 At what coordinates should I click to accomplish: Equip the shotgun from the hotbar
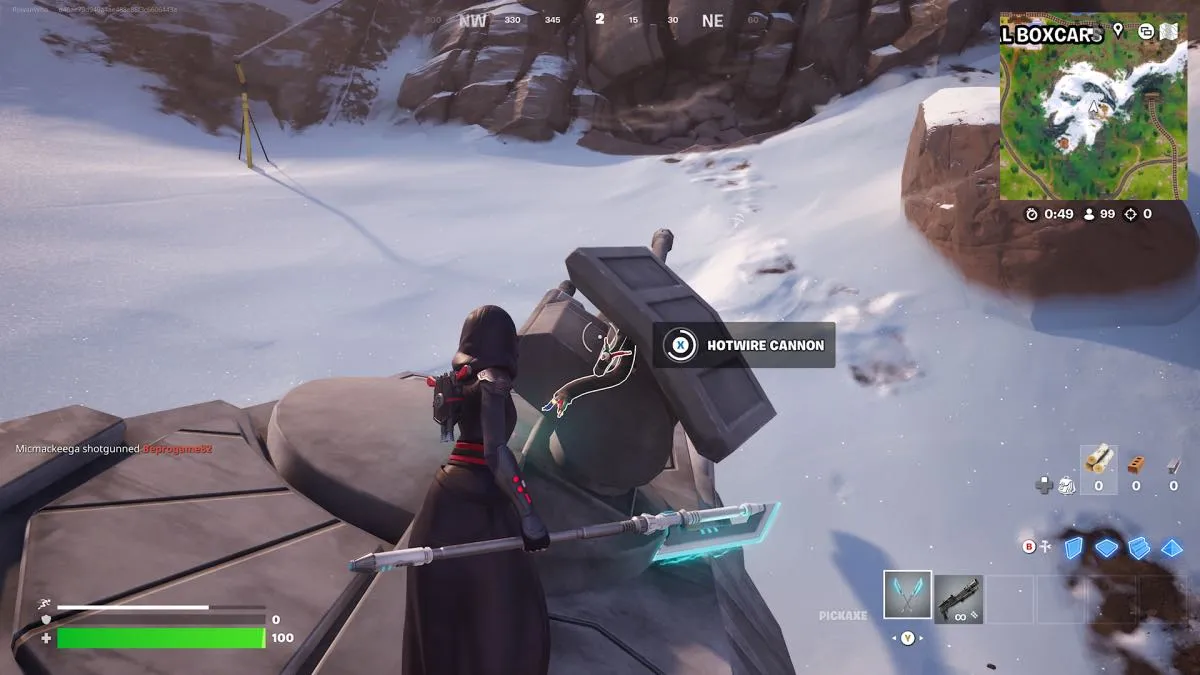[958, 599]
